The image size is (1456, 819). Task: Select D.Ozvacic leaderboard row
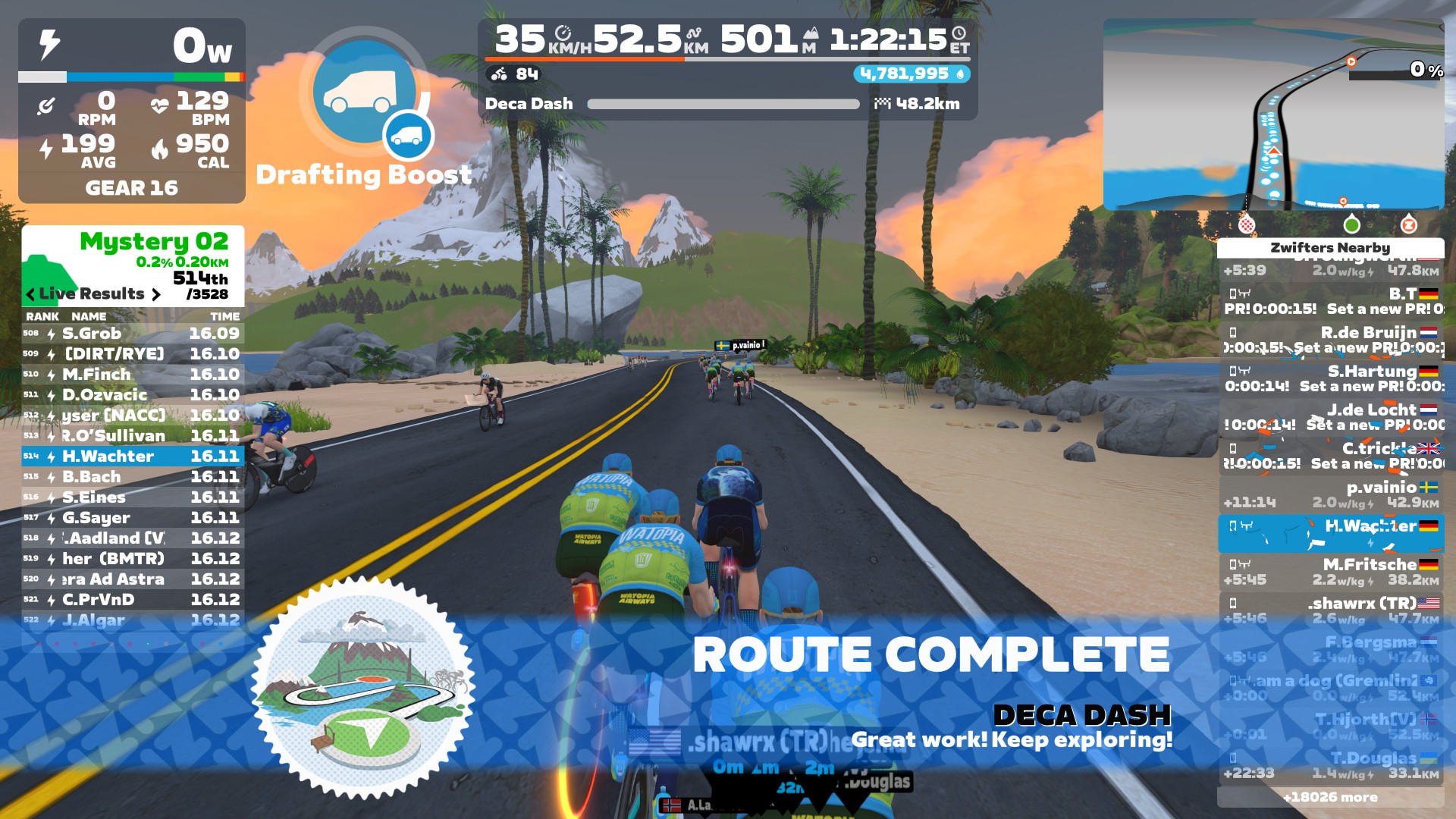pyautogui.click(x=133, y=395)
